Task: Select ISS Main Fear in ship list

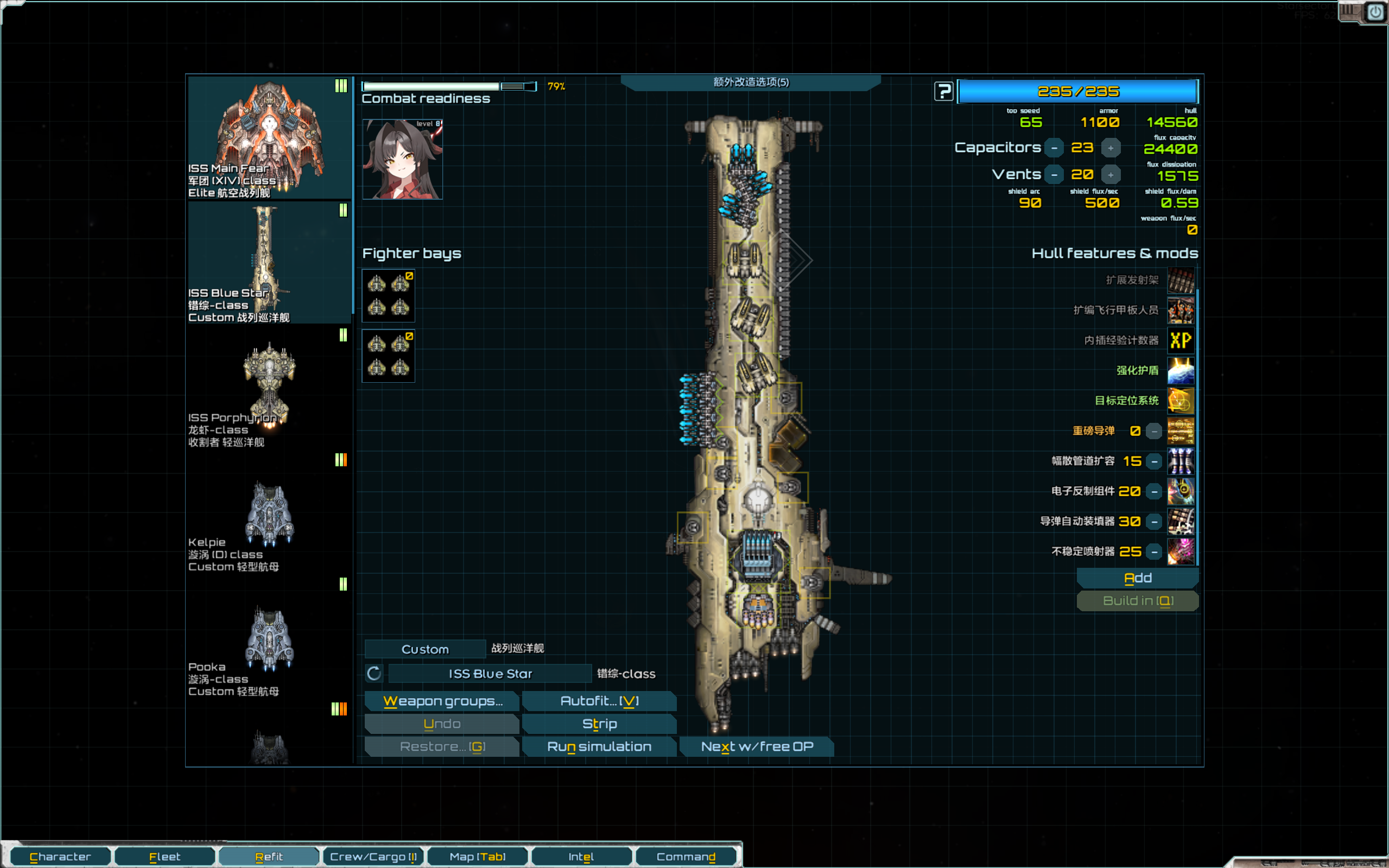Action: tap(269, 138)
